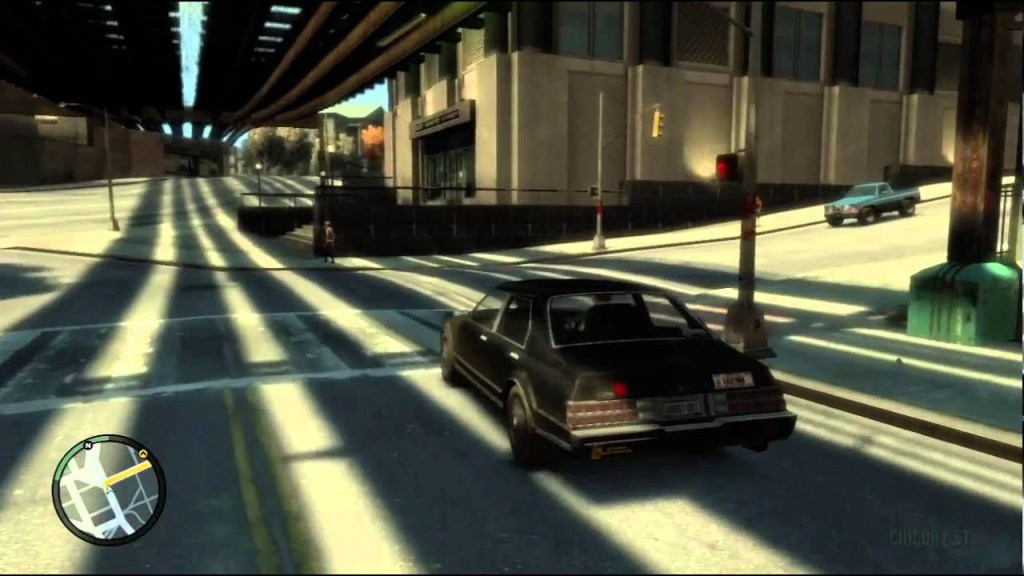Click the N north indicator on the radar
This screenshot has width=1024, height=576.
coord(89,444)
